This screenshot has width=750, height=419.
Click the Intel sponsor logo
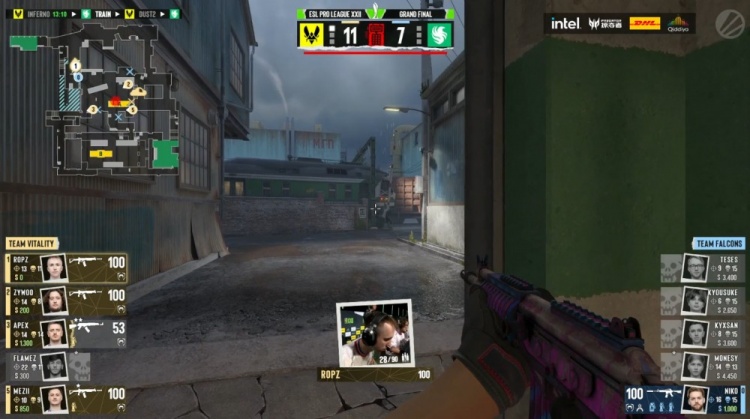click(565, 23)
